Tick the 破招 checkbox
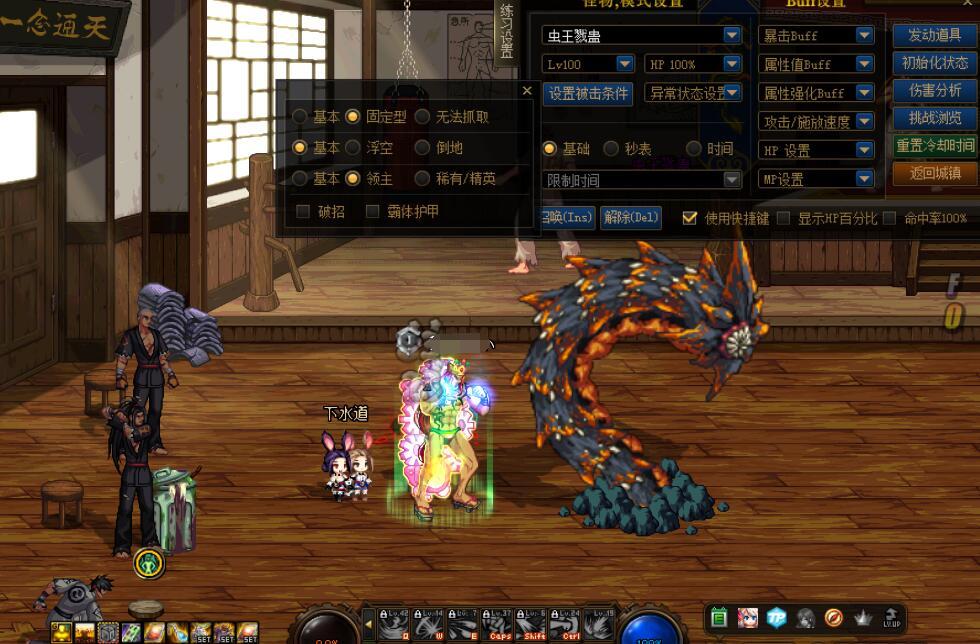Viewport: 980px width, 644px height. pyautogui.click(x=303, y=211)
